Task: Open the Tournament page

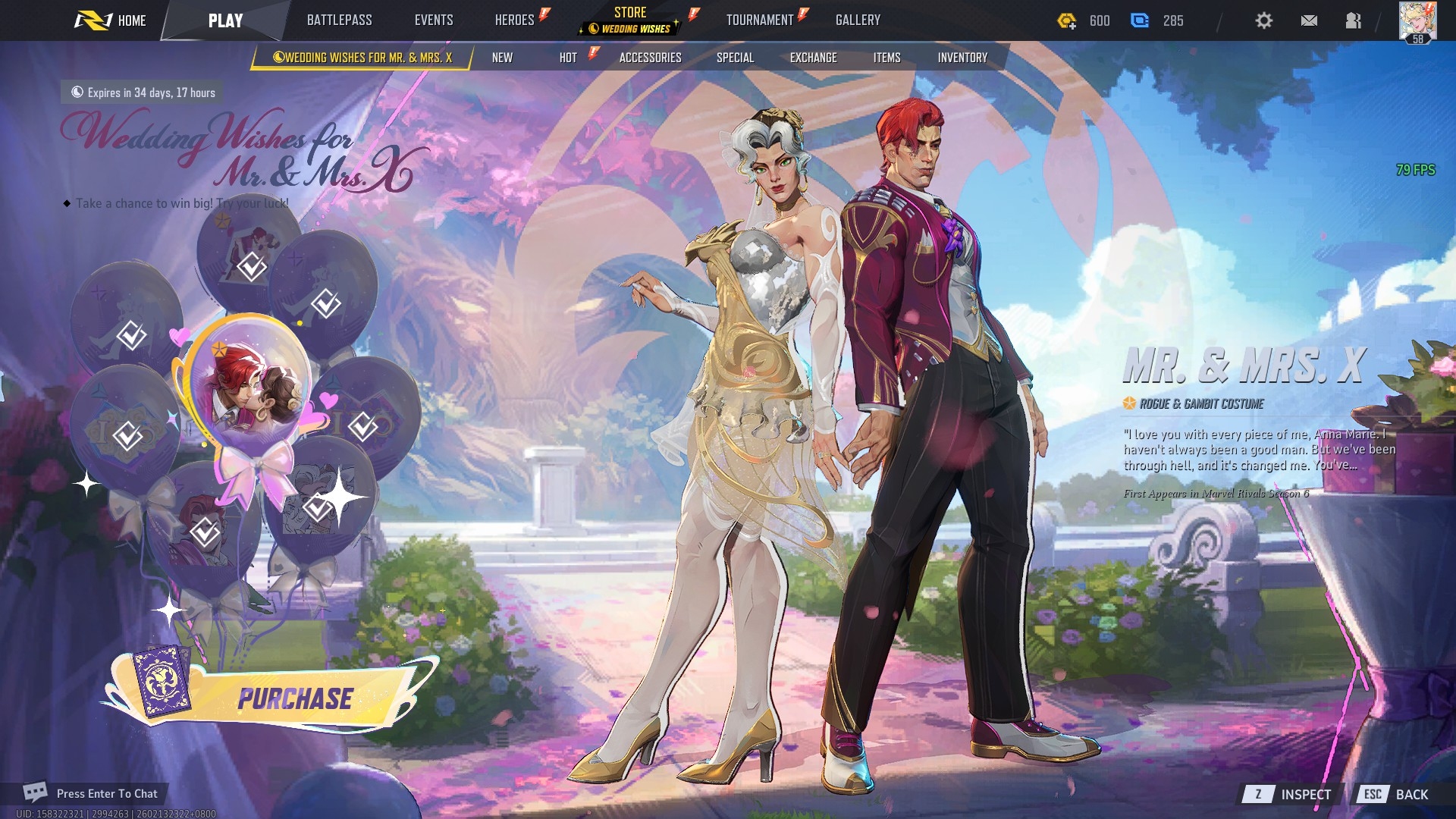Action: [760, 20]
